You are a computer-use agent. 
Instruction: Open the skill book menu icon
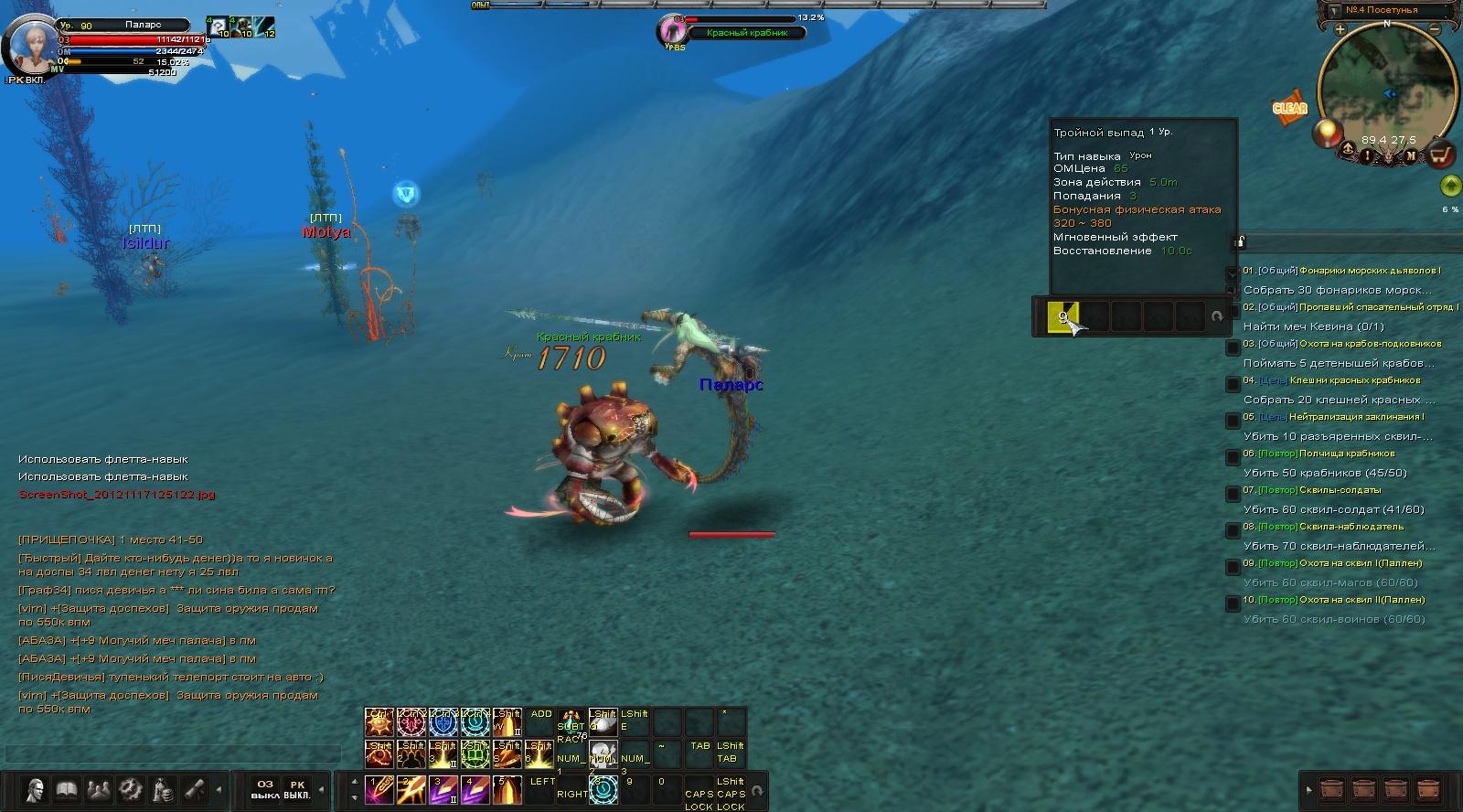click(66, 788)
